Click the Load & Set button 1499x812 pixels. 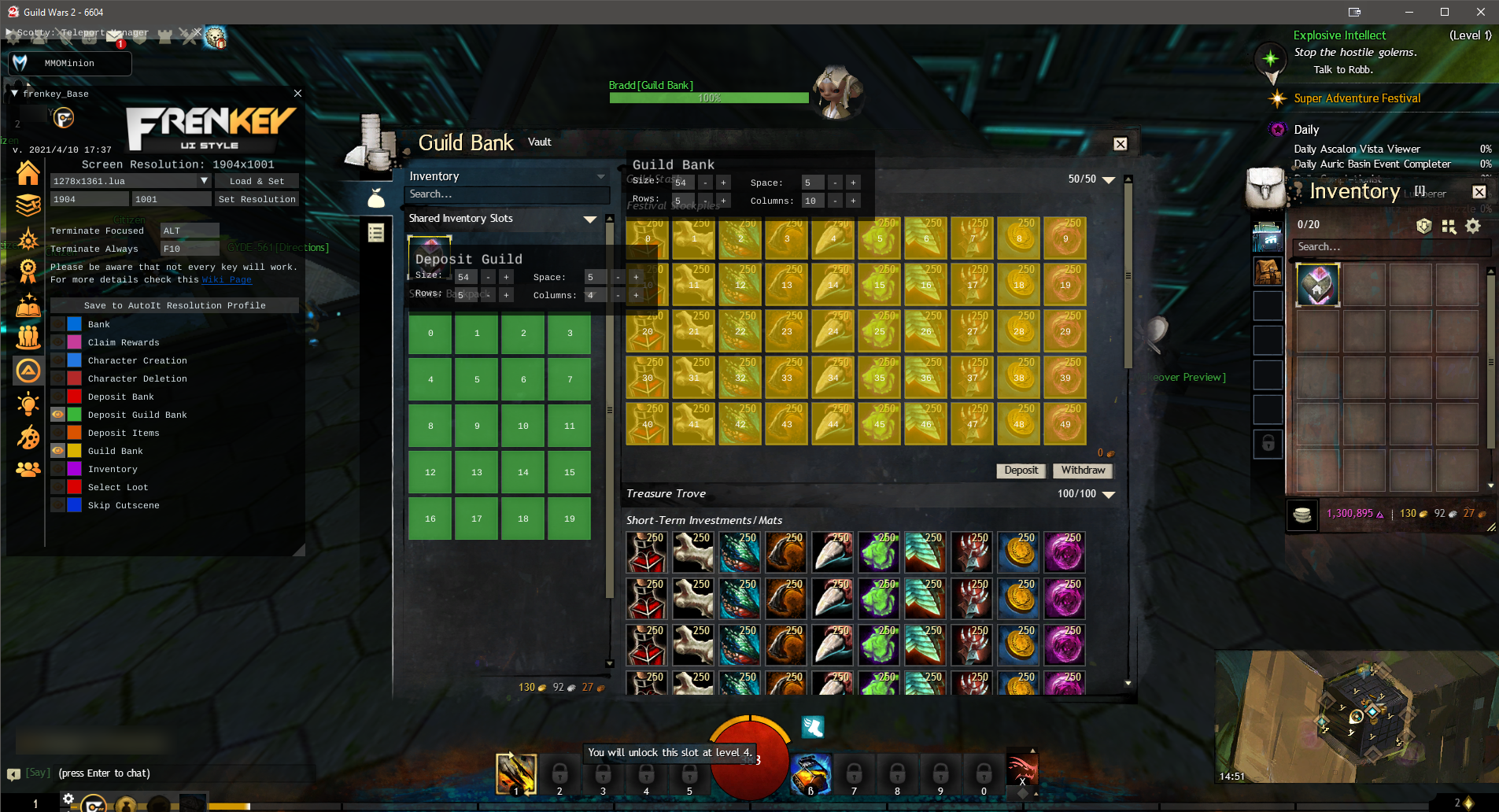click(257, 181)
